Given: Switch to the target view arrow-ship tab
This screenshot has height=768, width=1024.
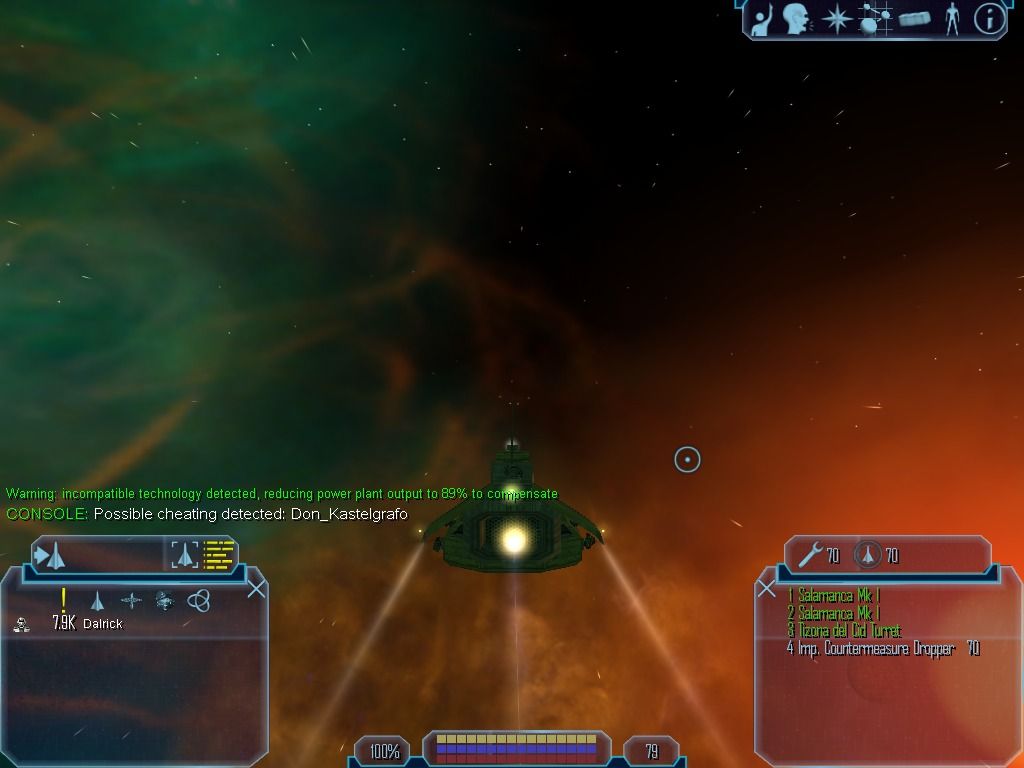Looking at the screenshot, I should (x=50, y=555).
